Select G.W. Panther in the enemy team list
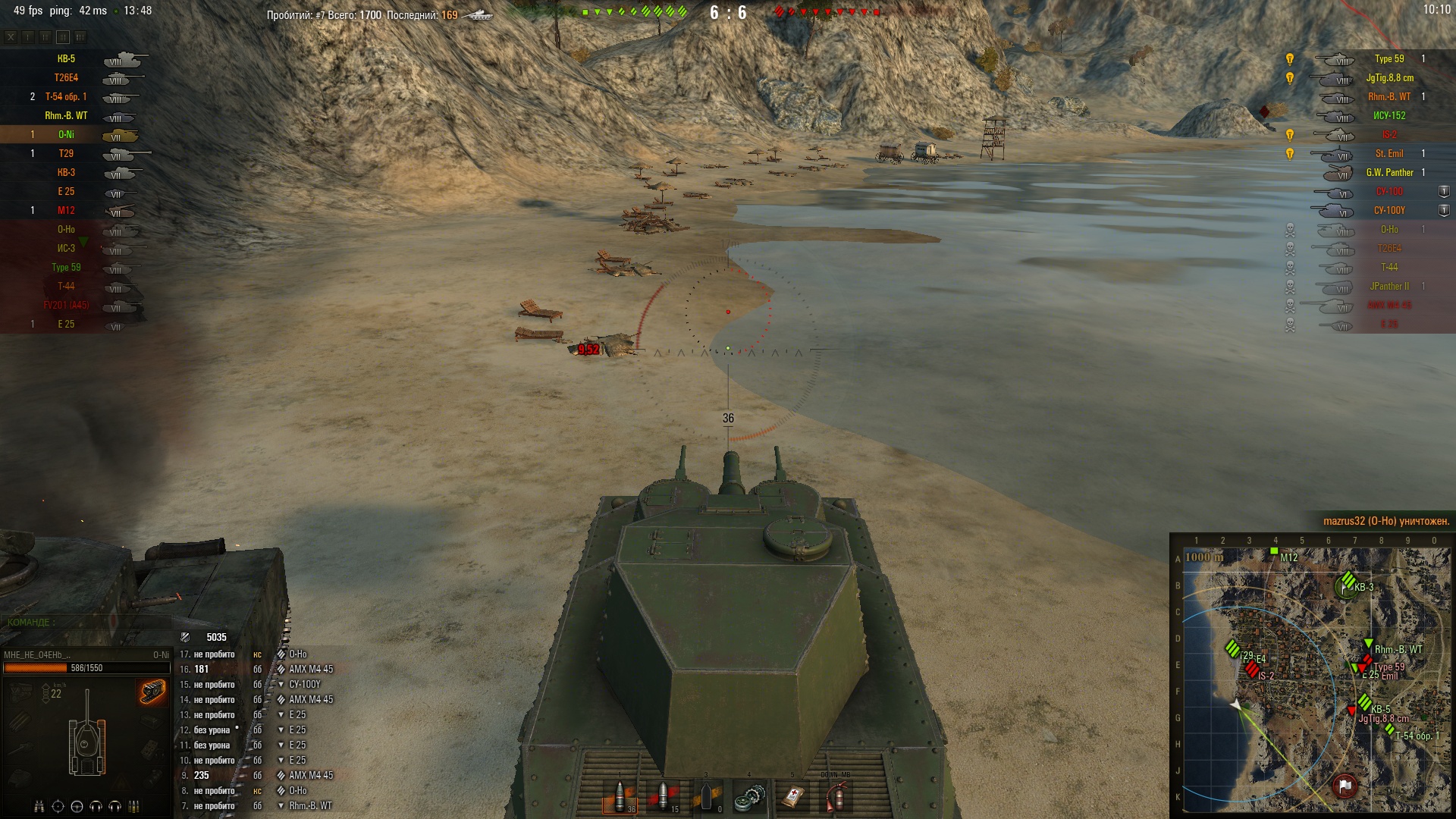The width and height of the screenshot is (1456, 819). 1389,173
